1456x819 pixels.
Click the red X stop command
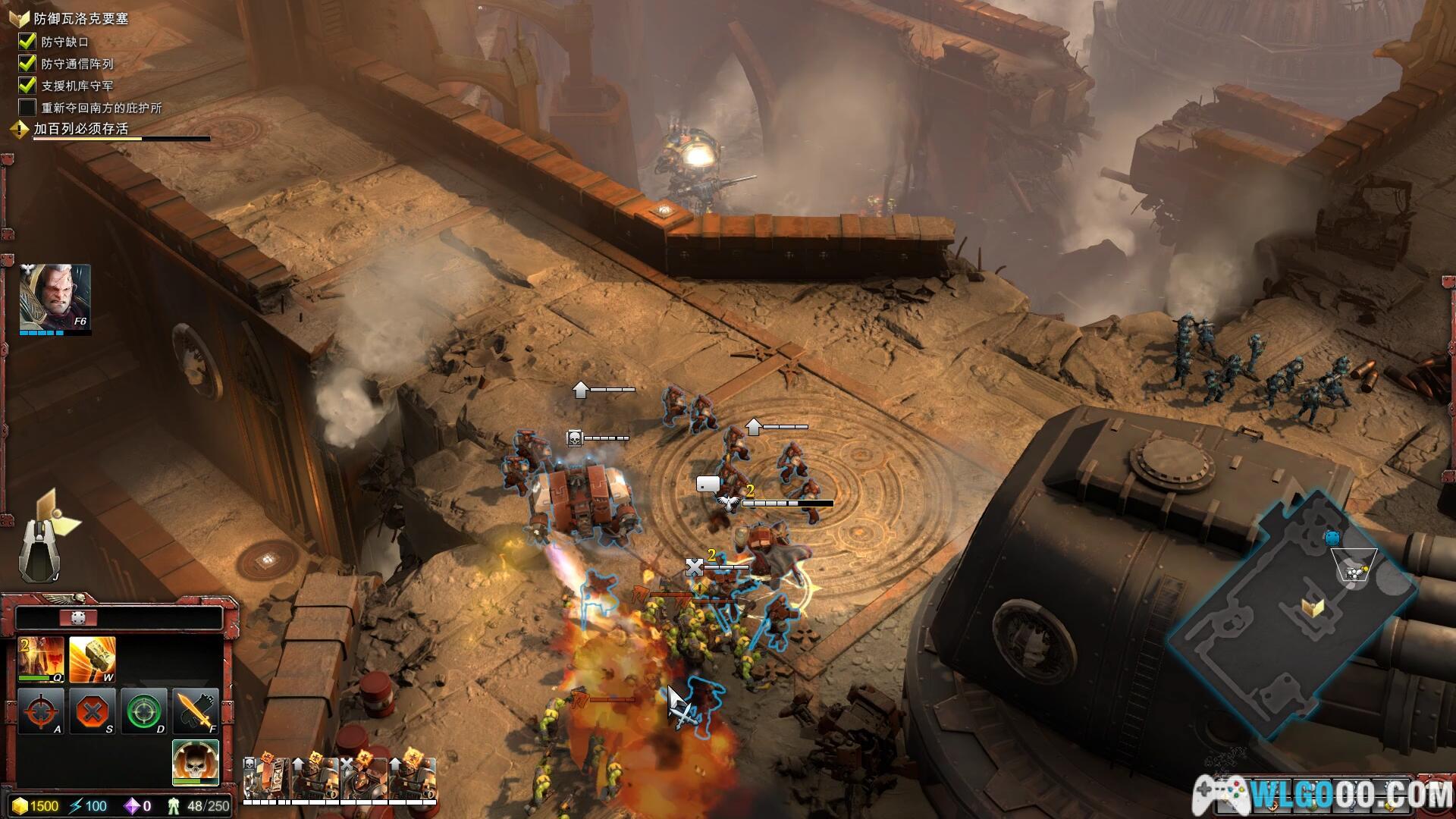(92, 711)
